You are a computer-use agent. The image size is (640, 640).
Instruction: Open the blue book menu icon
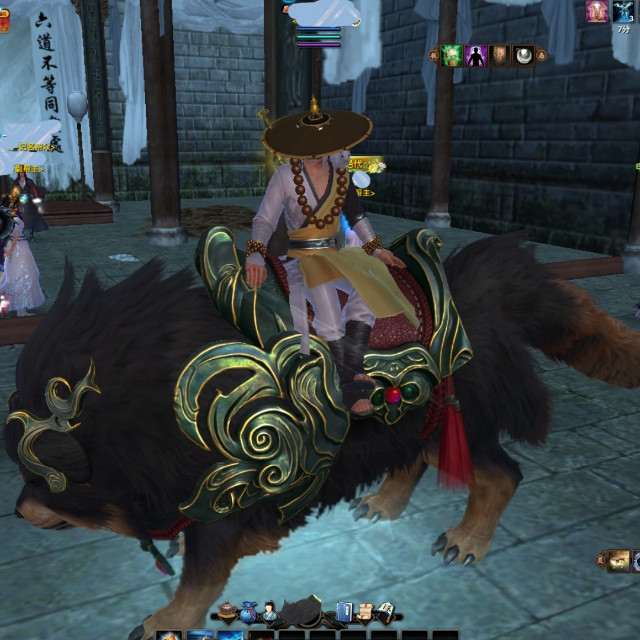[344, 611]
